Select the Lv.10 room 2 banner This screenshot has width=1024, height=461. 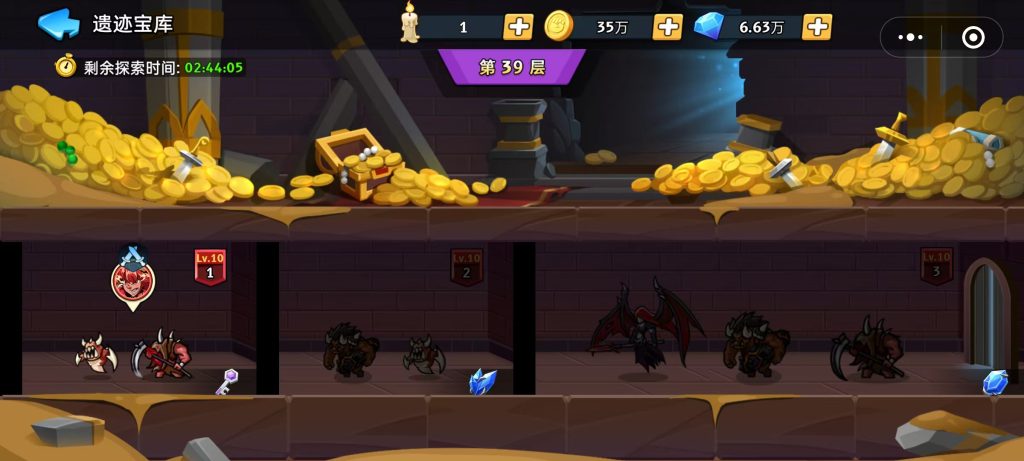pos(466,267)
